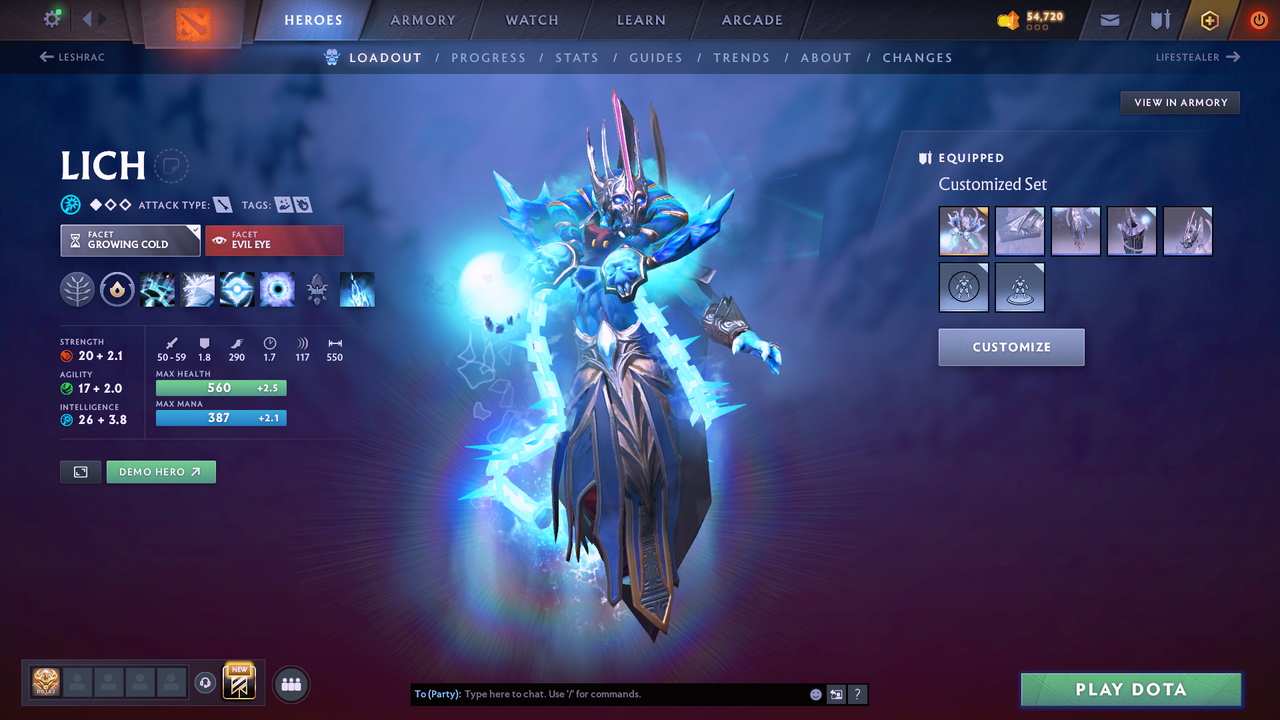Image resolution: width=1280 pixels, height=720 pixels.
Task: Open the chat emoticon picker
Action: pyautogui.click(x=814, y=693)
